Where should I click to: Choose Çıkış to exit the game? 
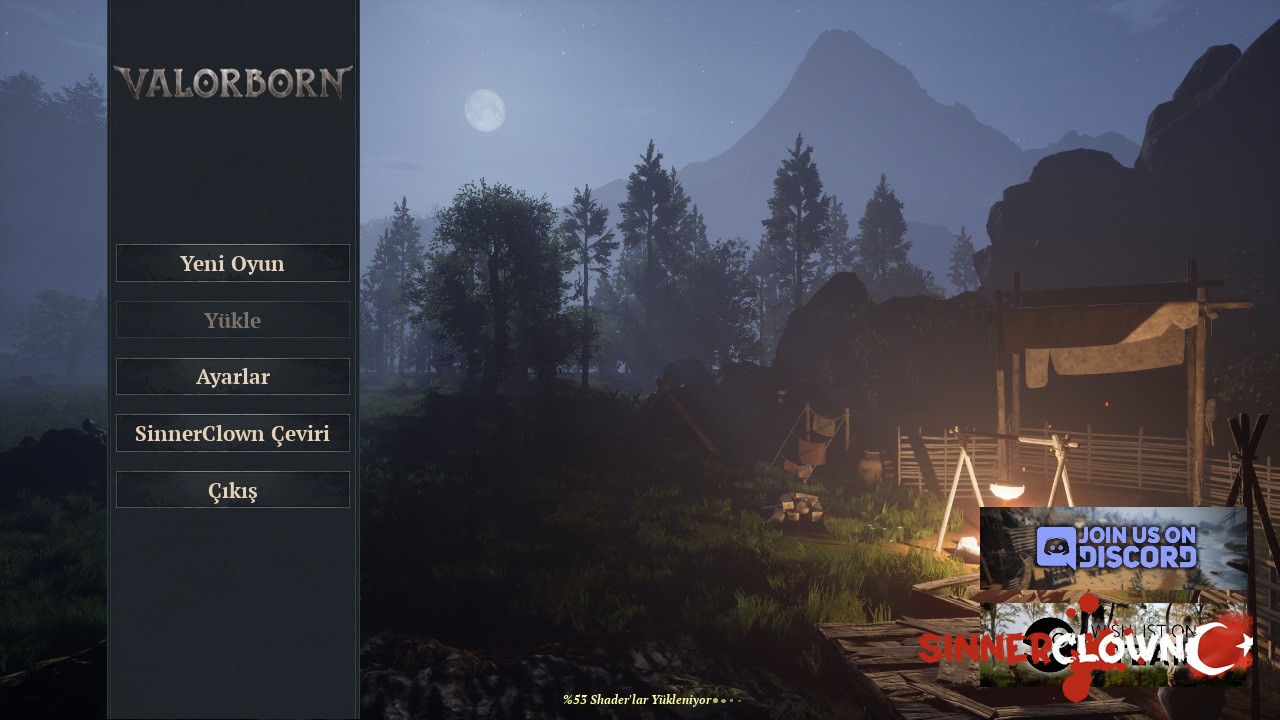(x=232, y=490)
